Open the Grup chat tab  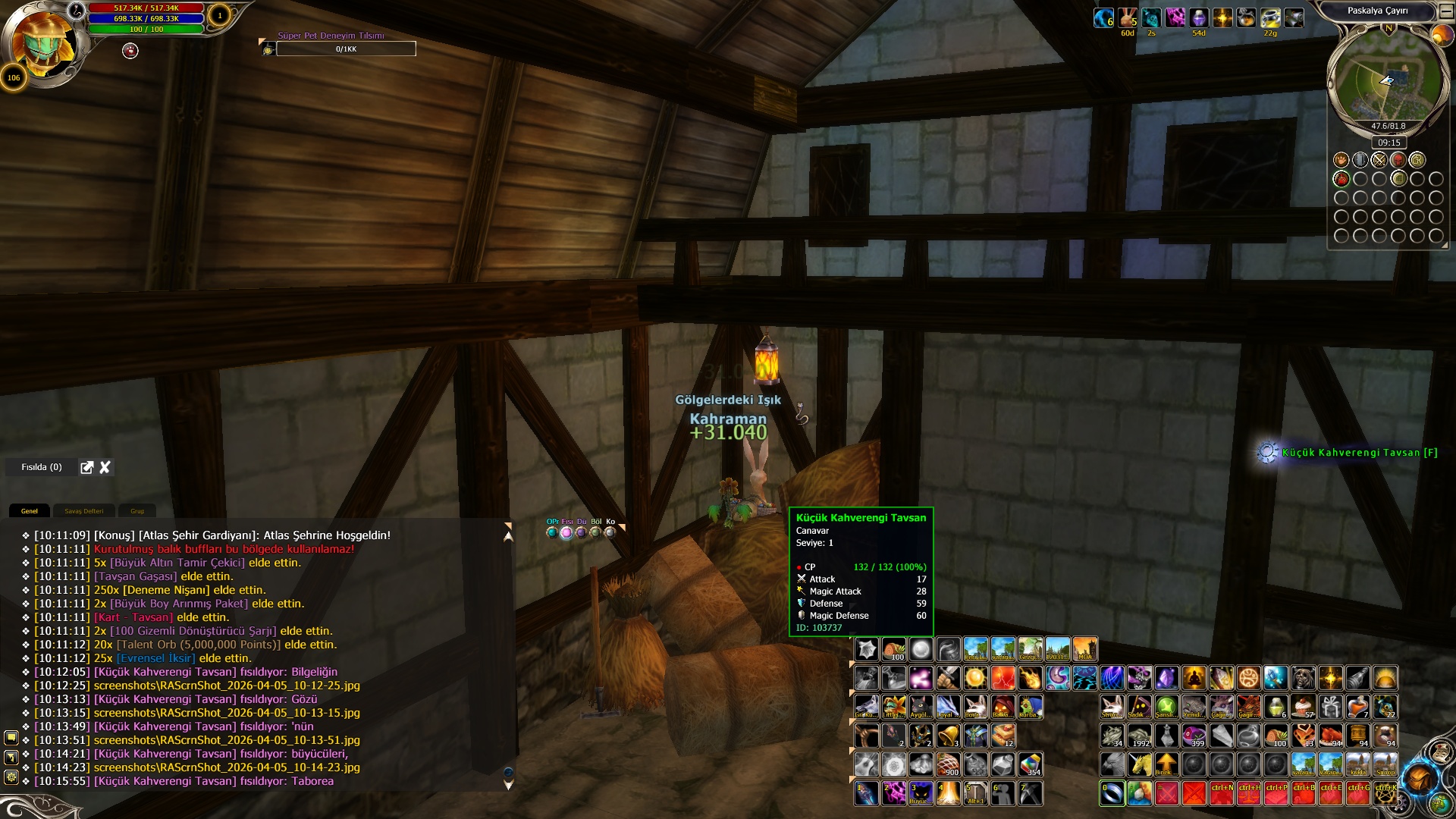pos(137,511)
